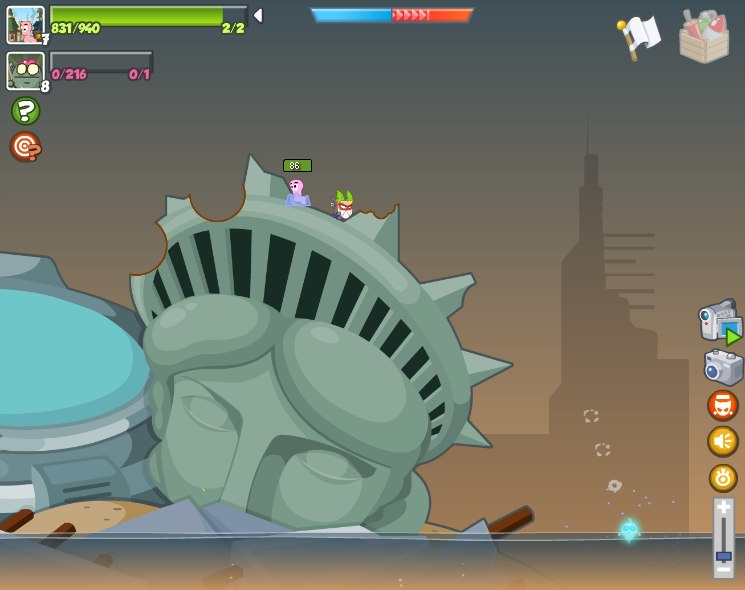The height and width of the screenshot is (590, 745).
Task: Select the pink worm team portrait
Action: coord(25,25)
